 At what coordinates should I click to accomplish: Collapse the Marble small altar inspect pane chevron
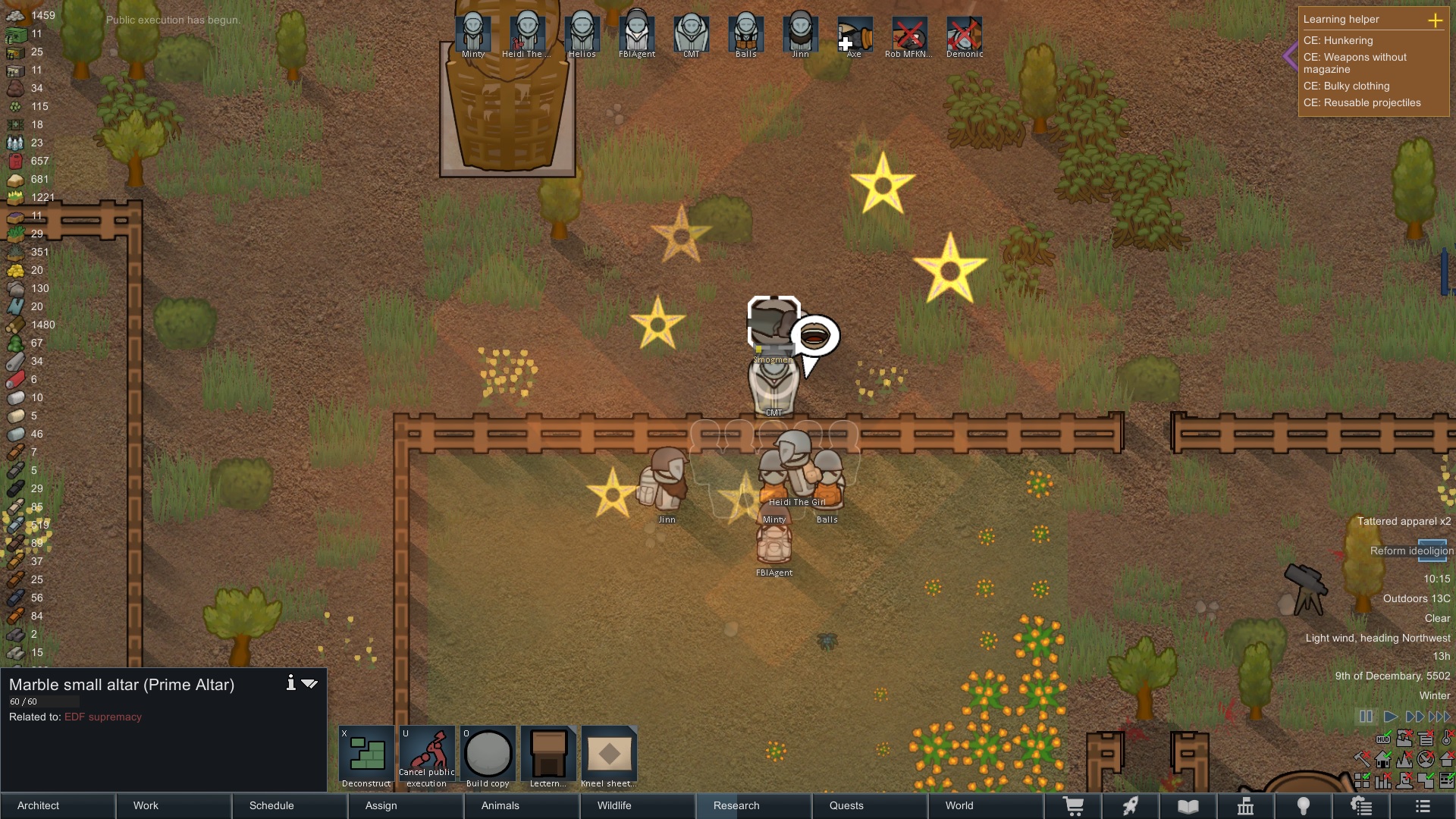coord(310,682)
